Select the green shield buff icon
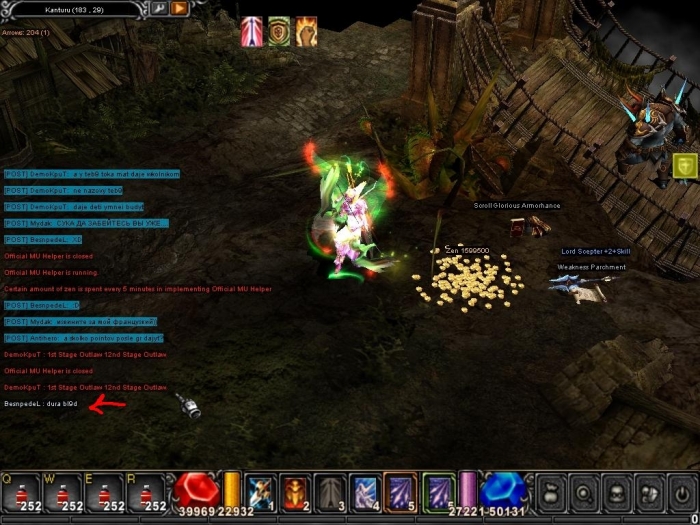Screen dimensions: 700x525 click(278, 31)
